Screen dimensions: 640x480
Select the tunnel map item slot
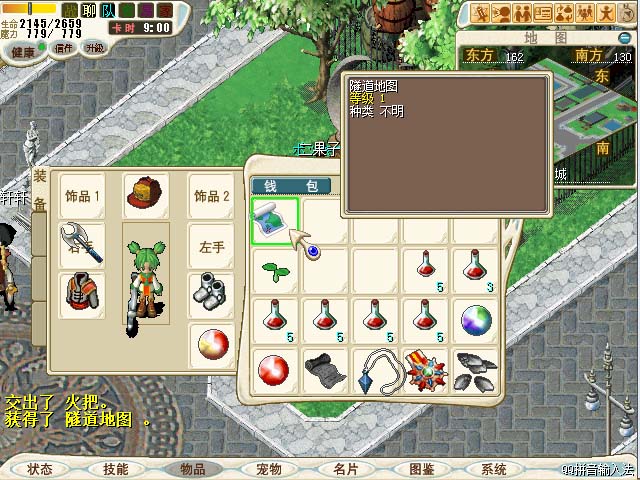pos(276,218)
